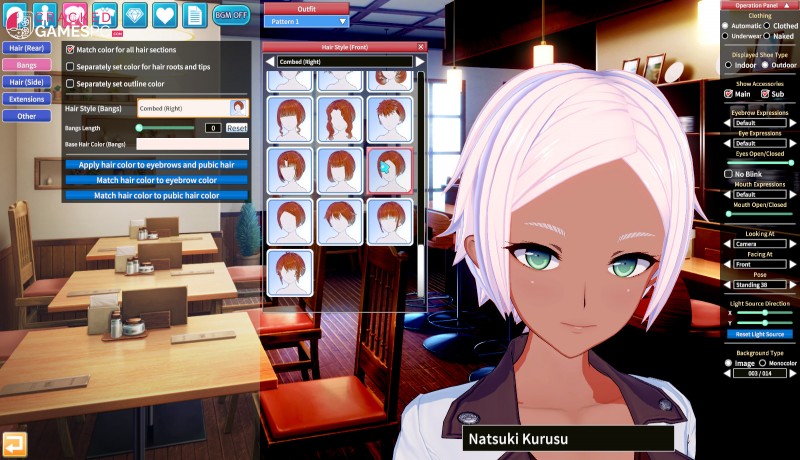800x460 pixels.
Task: Click Match hair color to eyebrow color
Action: click(156, 180)
